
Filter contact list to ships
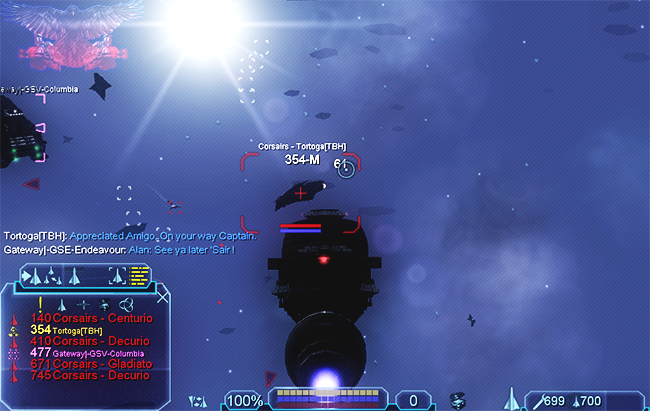click(x=62, y=303)
